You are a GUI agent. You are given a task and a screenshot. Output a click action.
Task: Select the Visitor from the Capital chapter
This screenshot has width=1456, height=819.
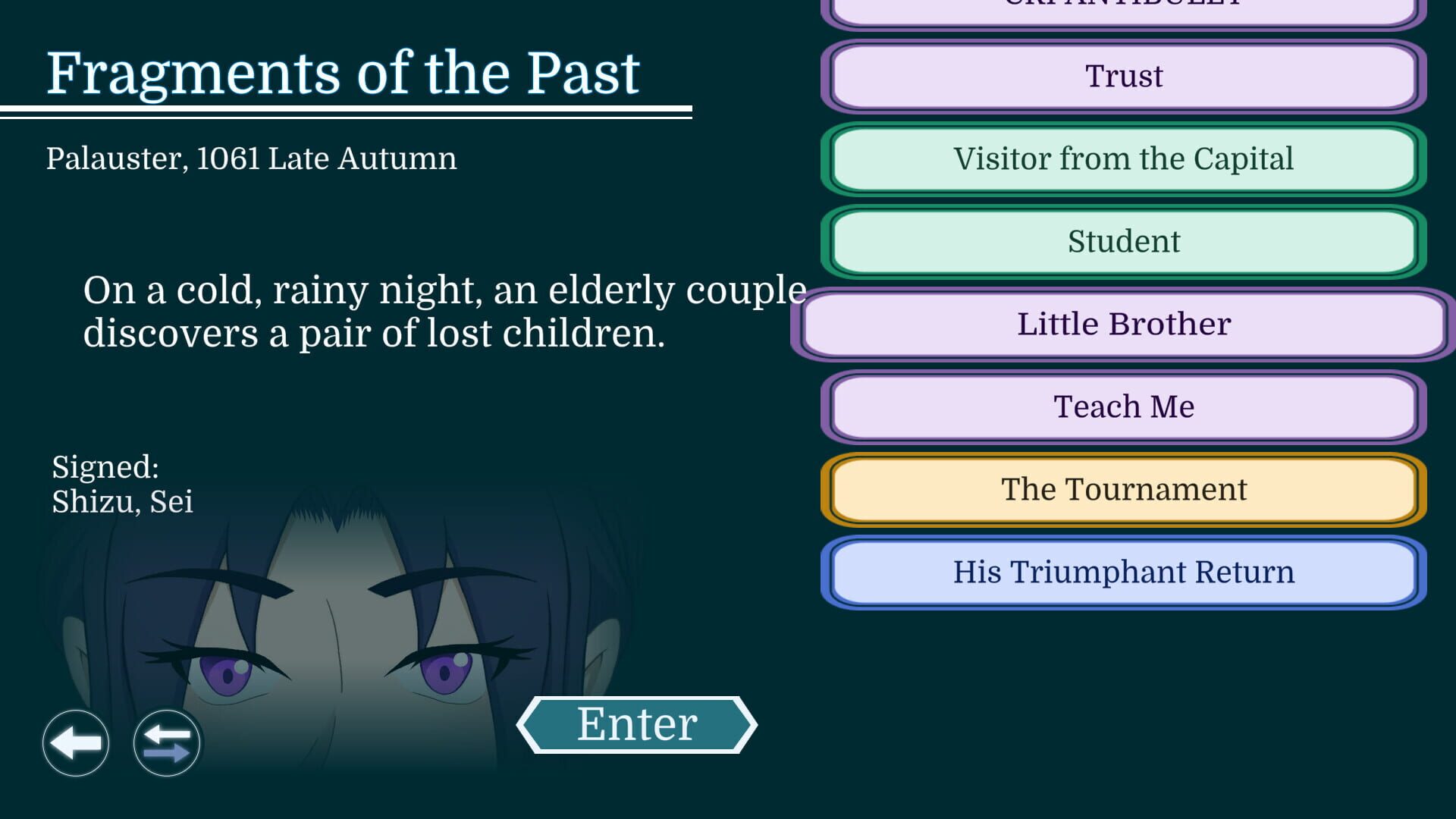pyautogui.click(x=1125, y=159)
